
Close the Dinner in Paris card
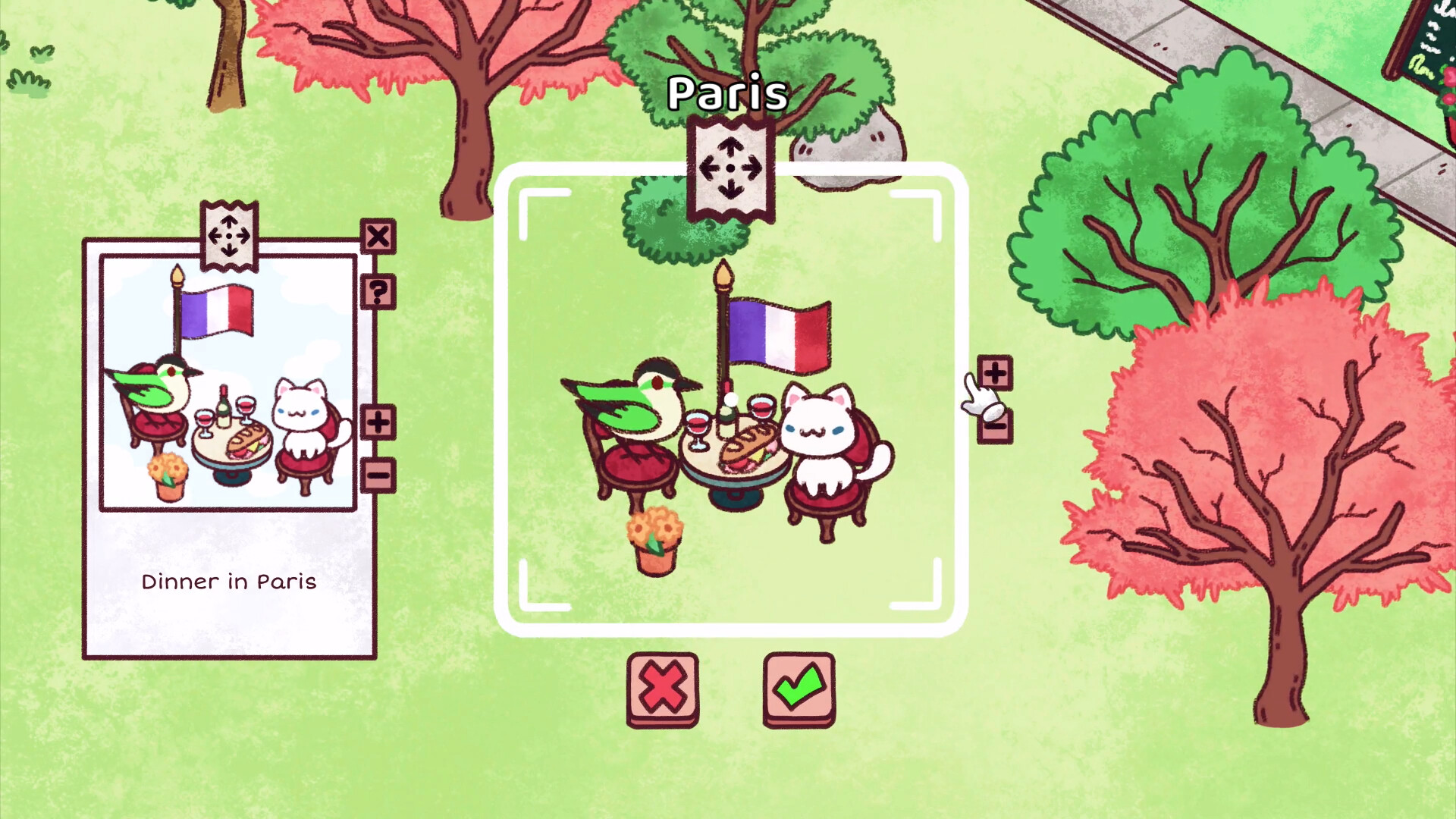[379, 237]
